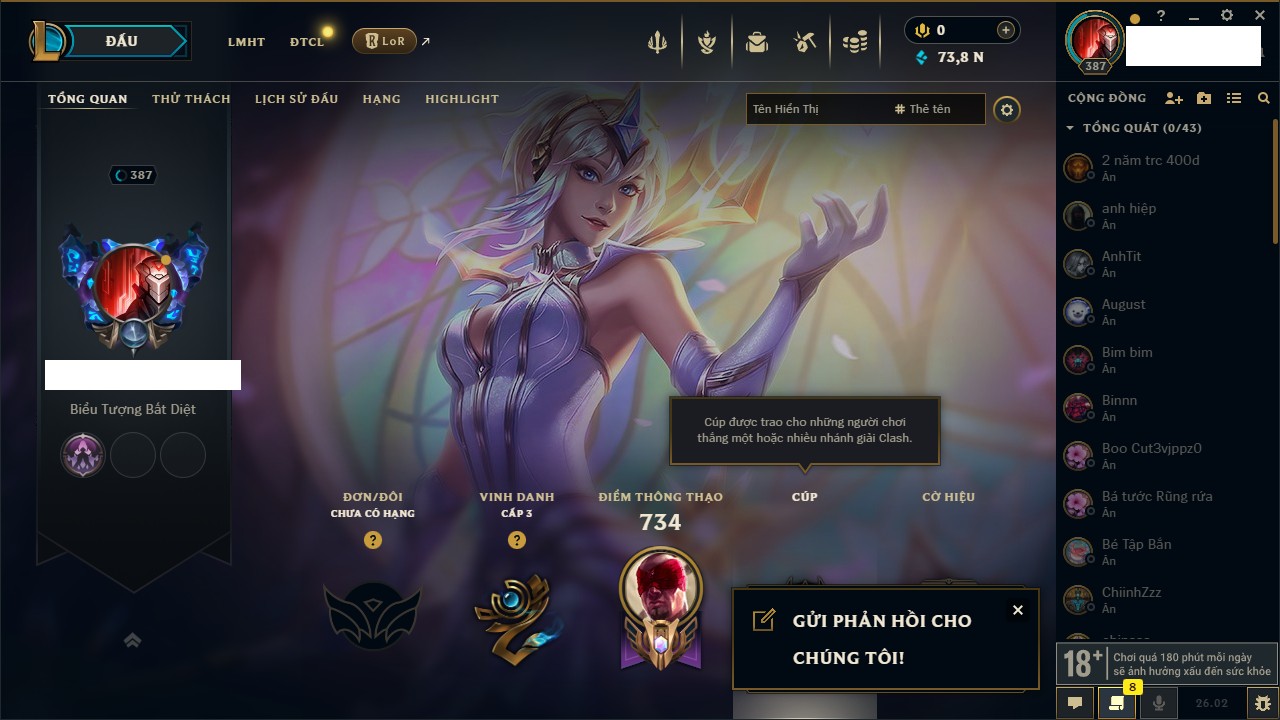
Task: Search the friends list with magnifier
Action: pyautogui.click(x=1264, y=98)
